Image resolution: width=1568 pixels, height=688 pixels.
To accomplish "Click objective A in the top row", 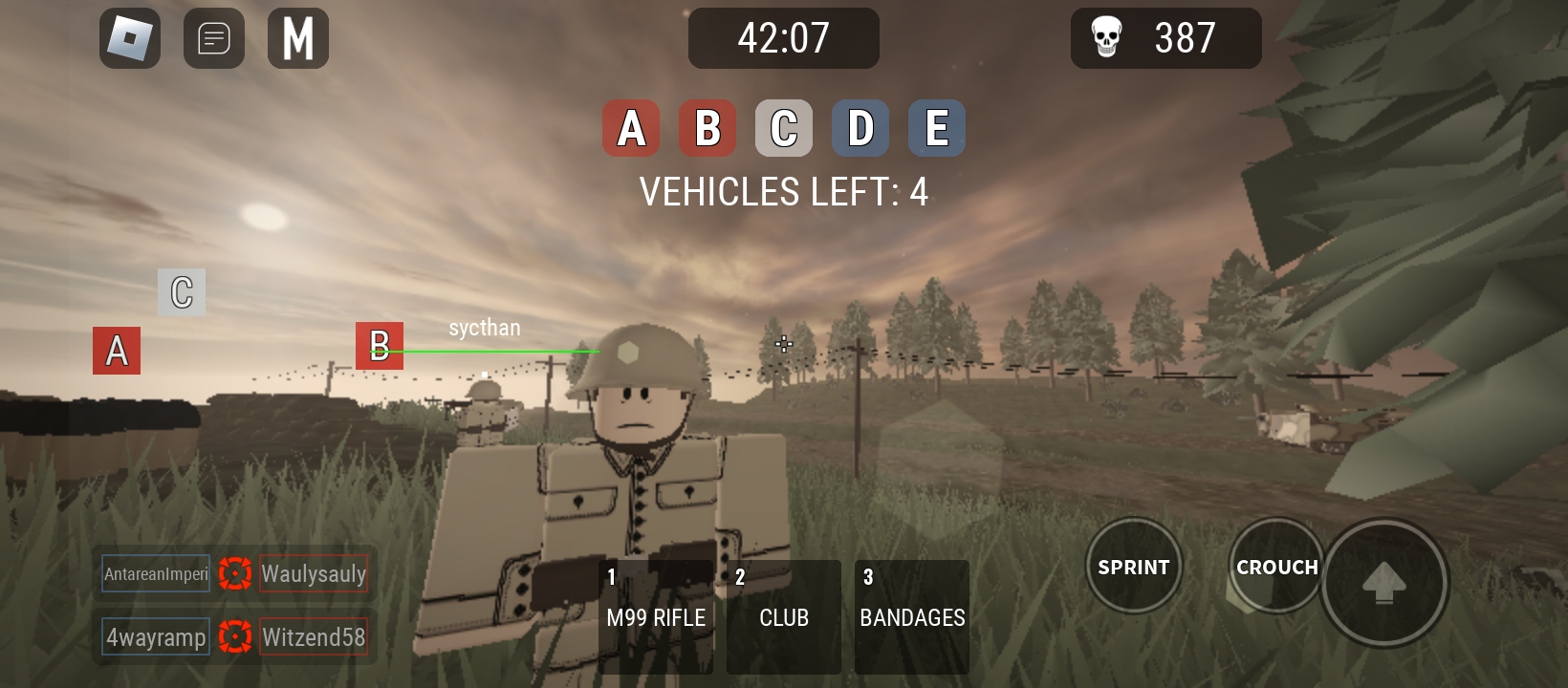I will (x=631, y=128).
